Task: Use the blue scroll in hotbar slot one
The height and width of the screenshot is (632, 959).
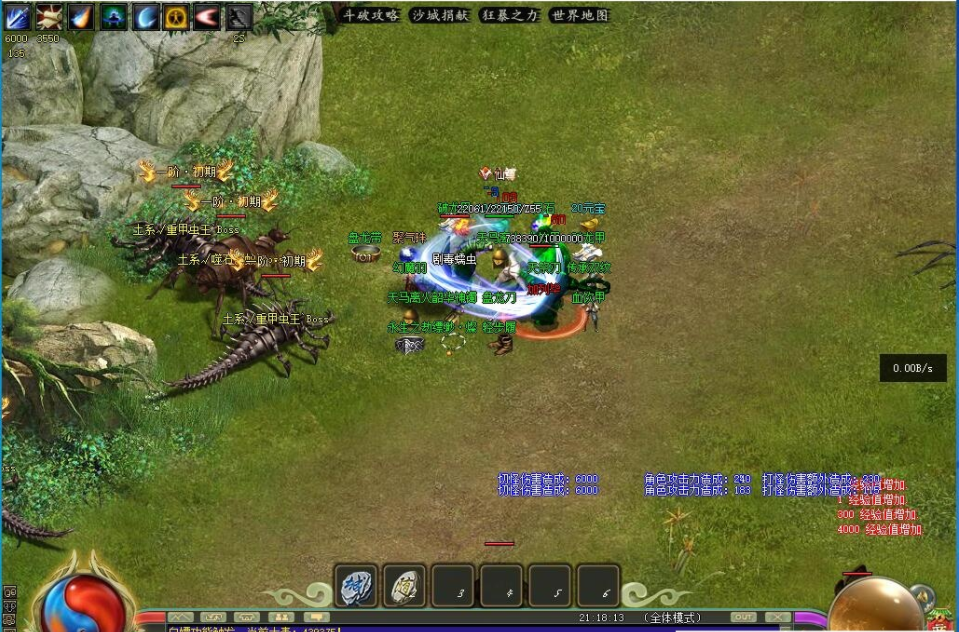Action: click(356, 585)
